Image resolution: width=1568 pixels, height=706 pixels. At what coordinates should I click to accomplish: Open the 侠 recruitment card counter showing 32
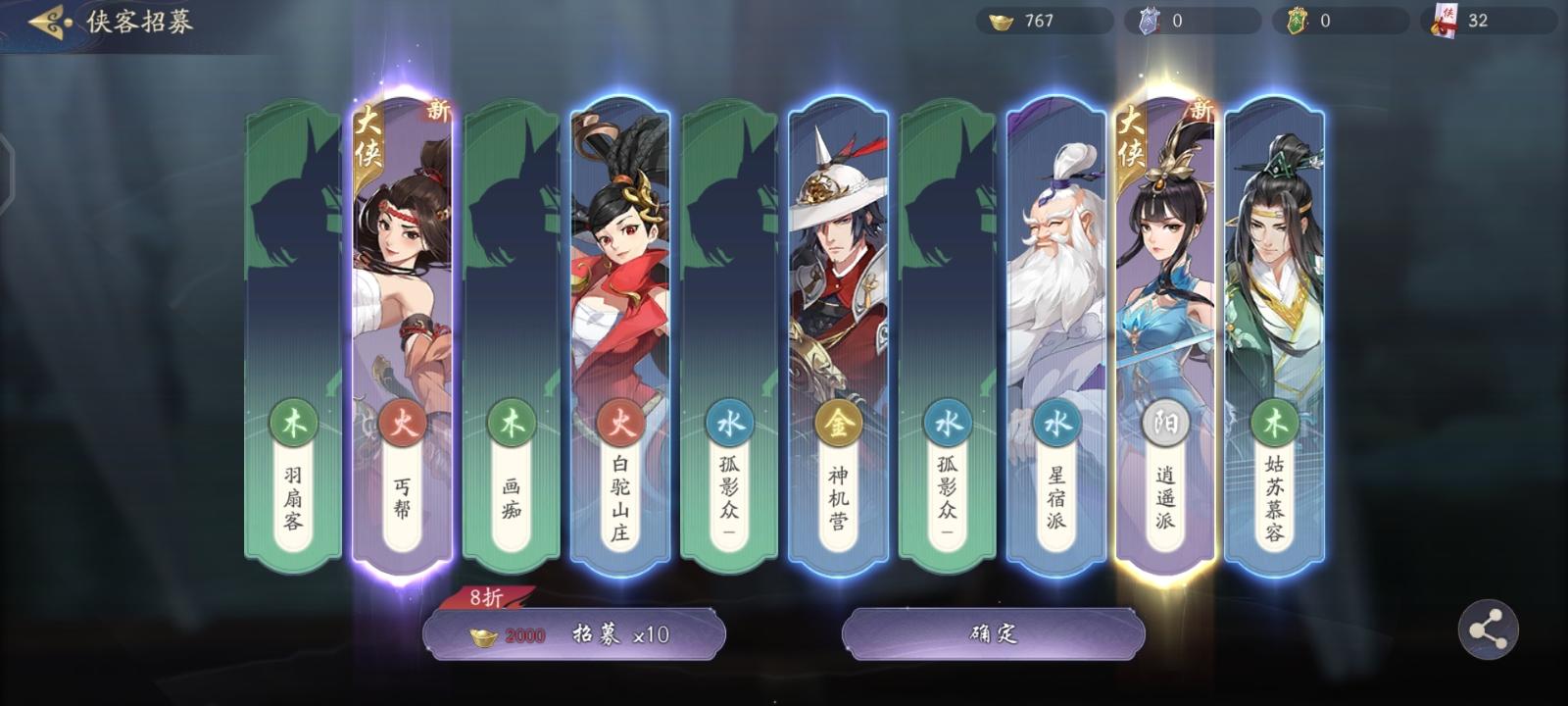click(x=1443, y=18)
